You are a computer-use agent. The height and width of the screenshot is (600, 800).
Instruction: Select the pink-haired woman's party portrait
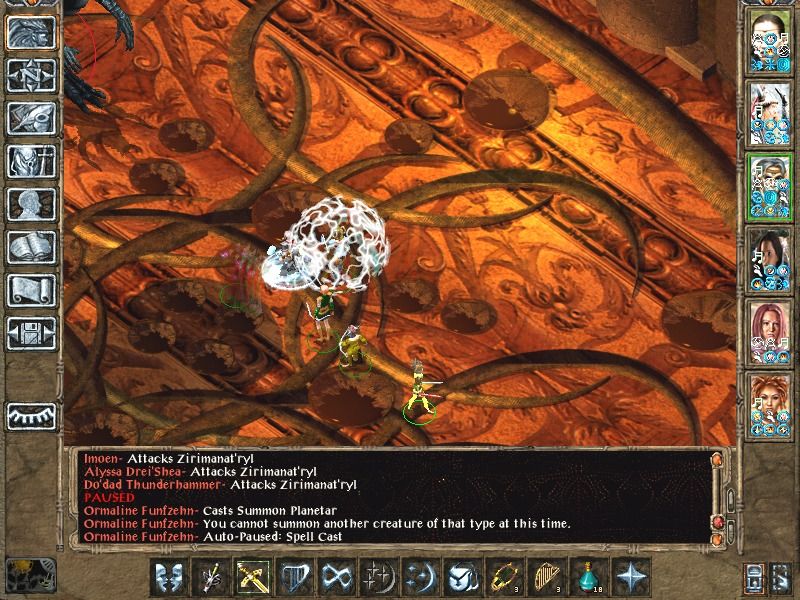coord(771,332)
